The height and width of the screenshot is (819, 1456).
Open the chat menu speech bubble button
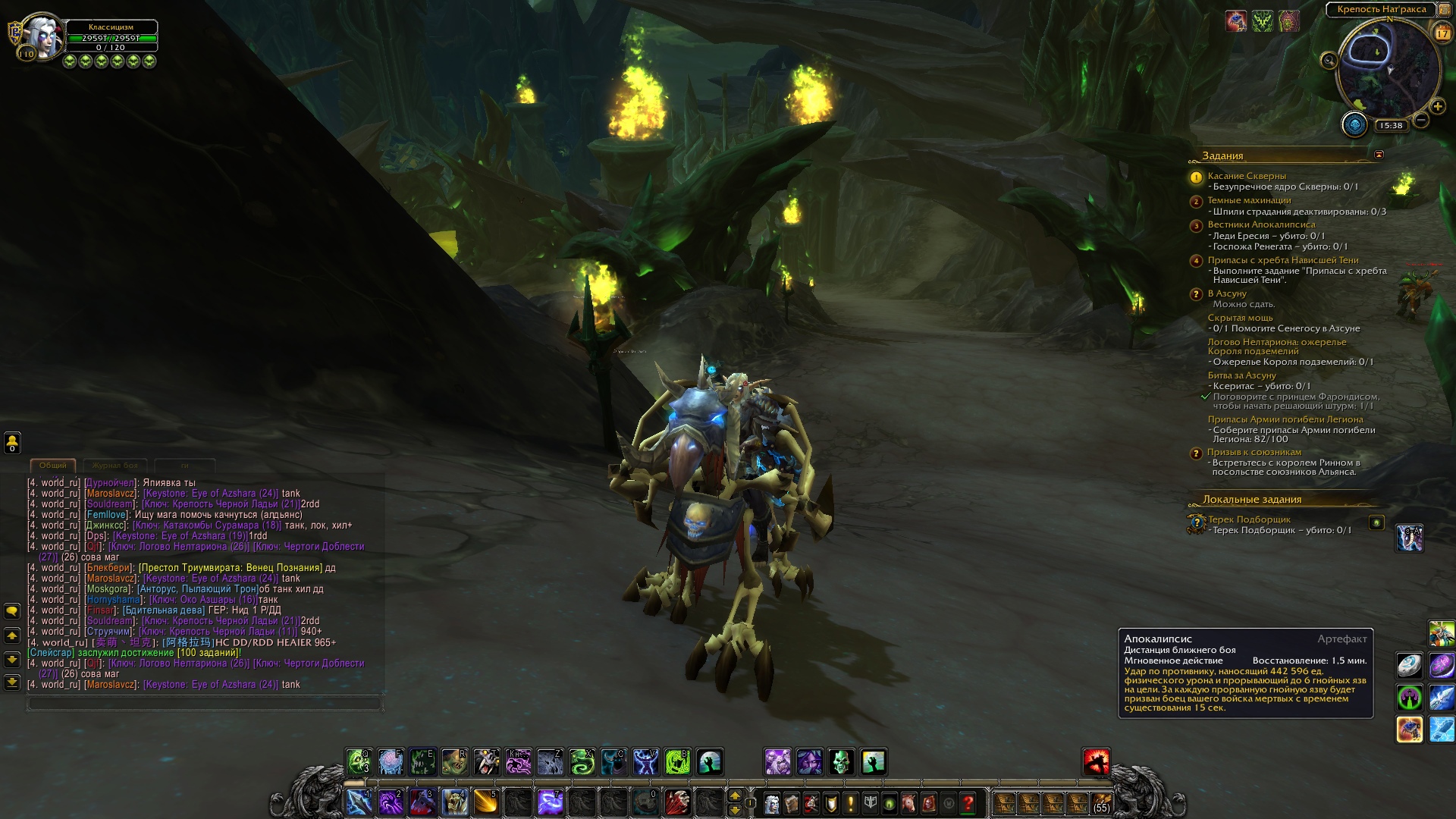click(x=12, y=611)
